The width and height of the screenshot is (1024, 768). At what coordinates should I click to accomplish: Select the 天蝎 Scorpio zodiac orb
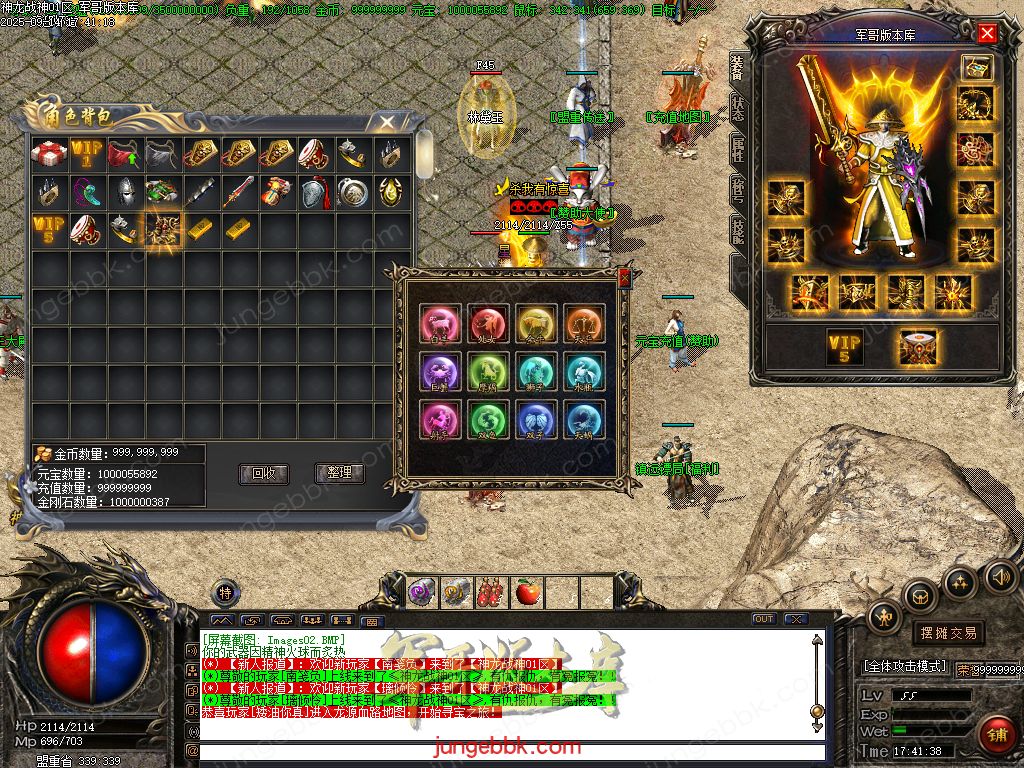point(584,420)
